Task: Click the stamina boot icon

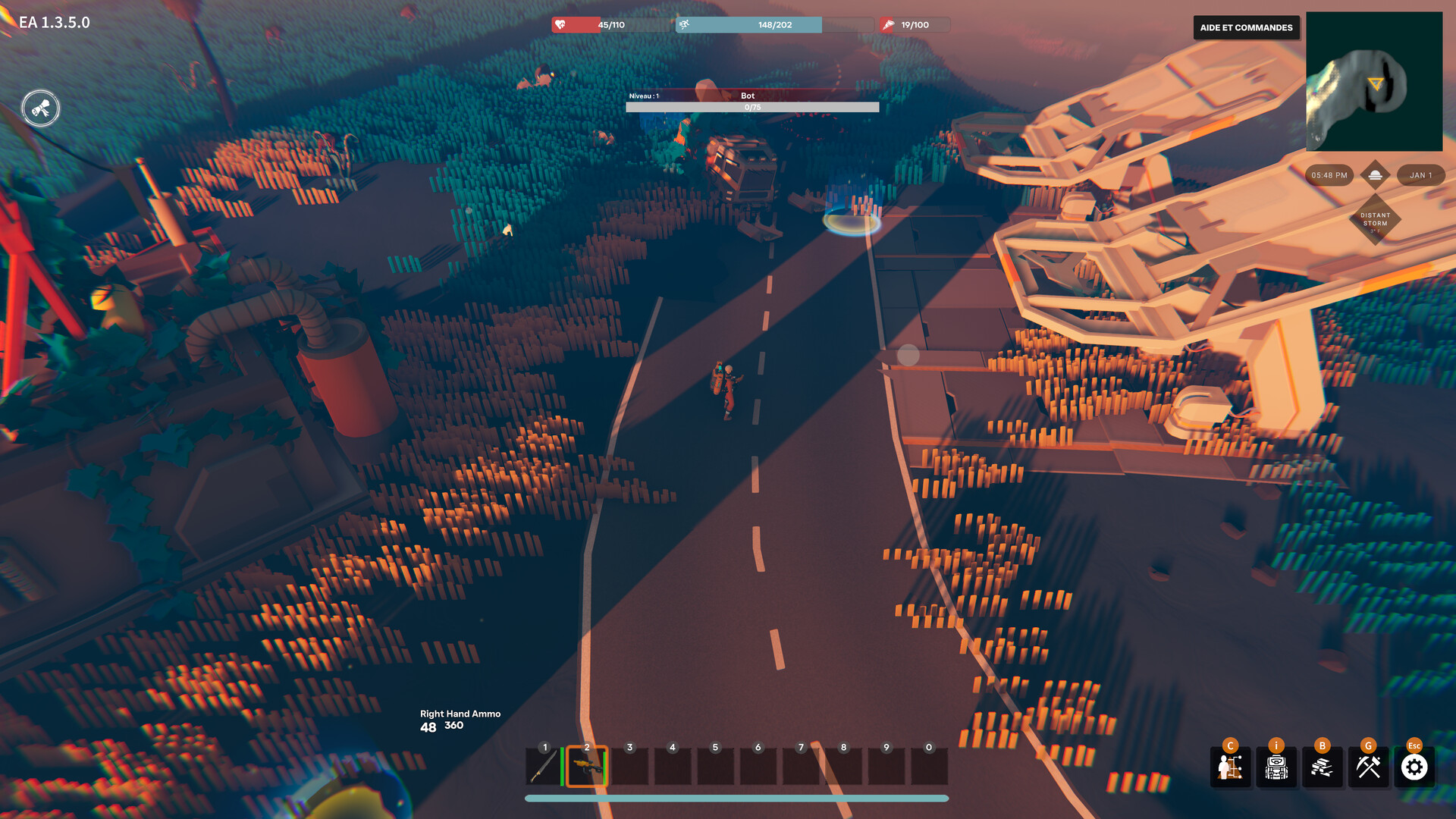Action: coord(685,24)
